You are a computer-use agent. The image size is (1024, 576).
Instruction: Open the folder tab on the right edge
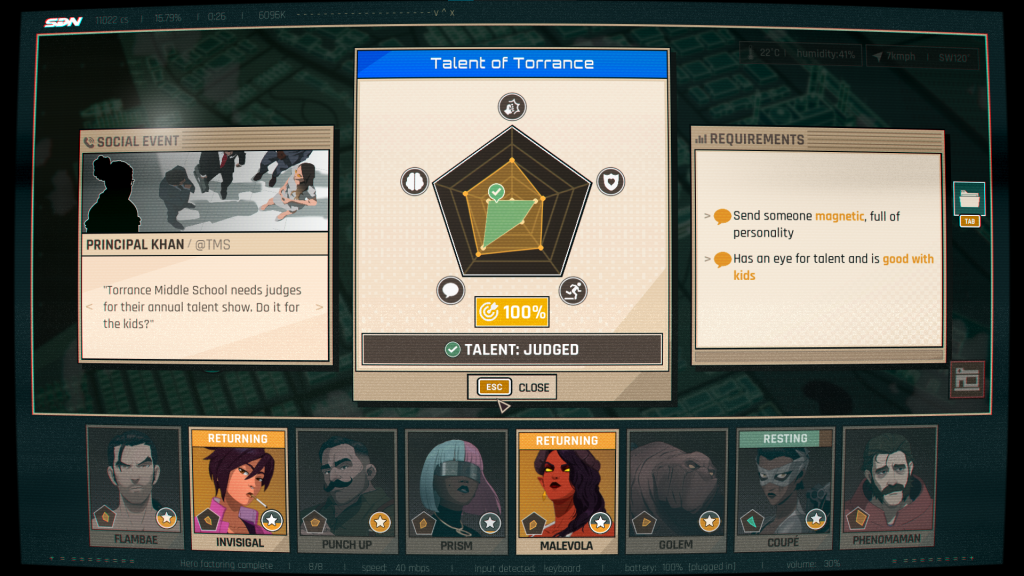[x=969, y=198]
